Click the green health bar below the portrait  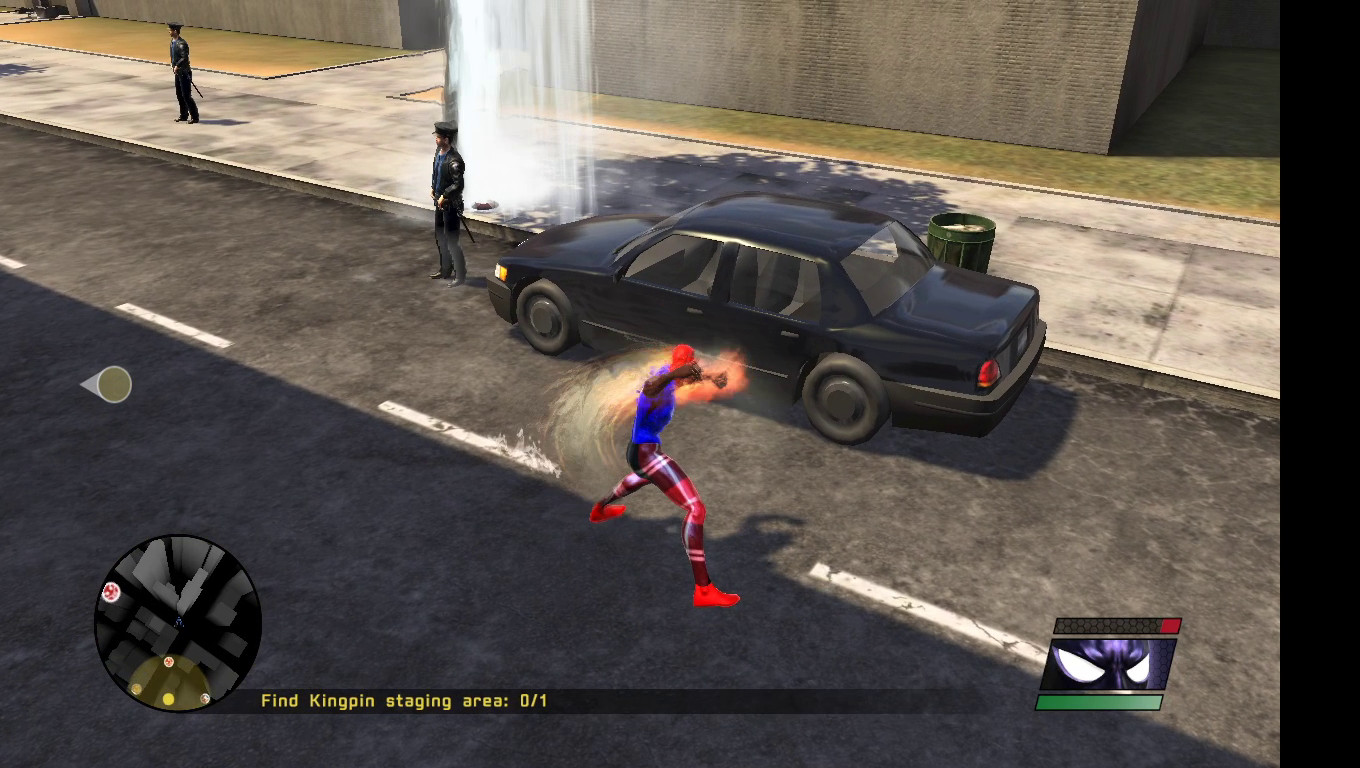click(1100, 700)
